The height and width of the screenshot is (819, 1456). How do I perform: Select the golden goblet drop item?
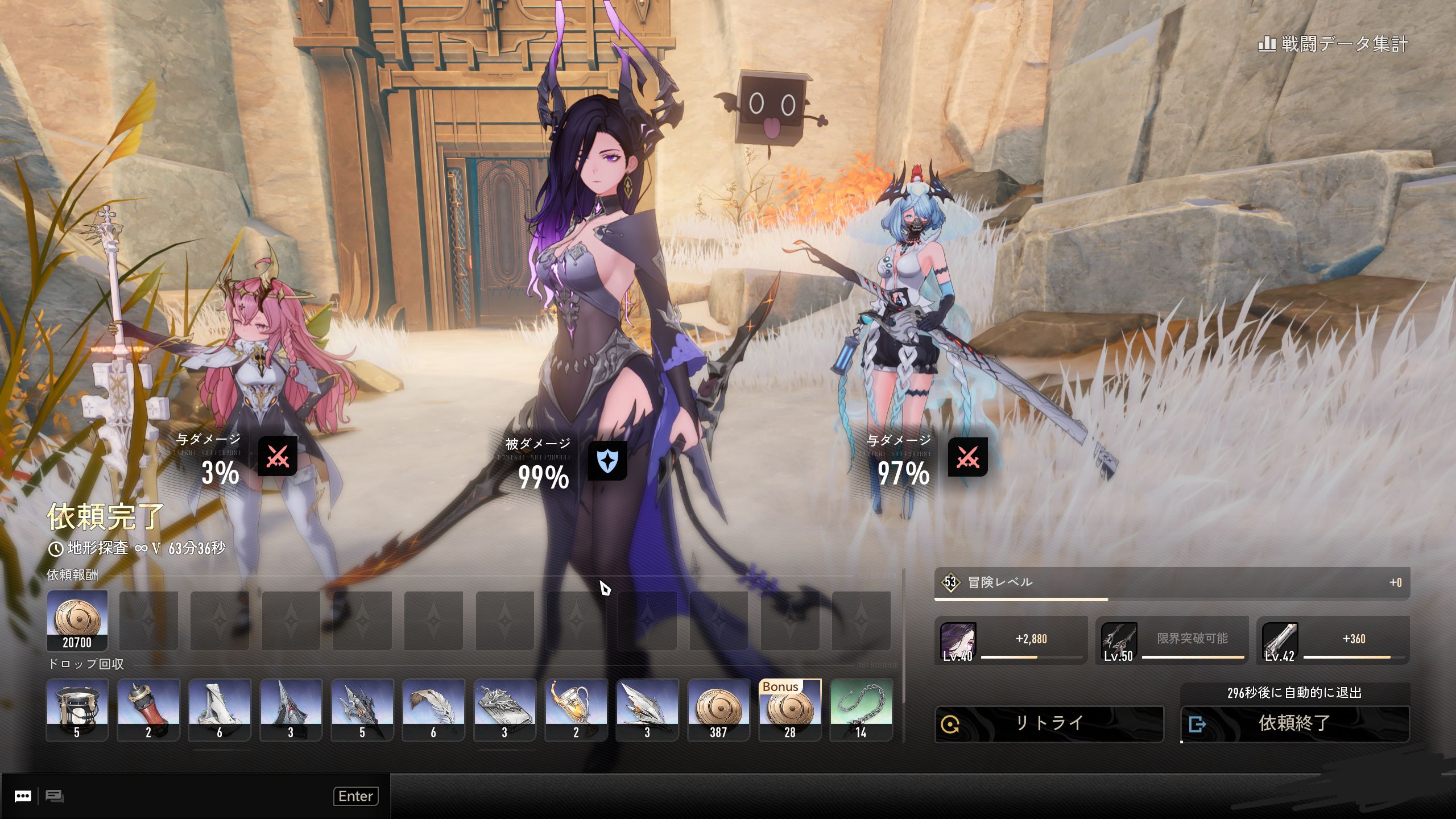click(x=576, y=710)
